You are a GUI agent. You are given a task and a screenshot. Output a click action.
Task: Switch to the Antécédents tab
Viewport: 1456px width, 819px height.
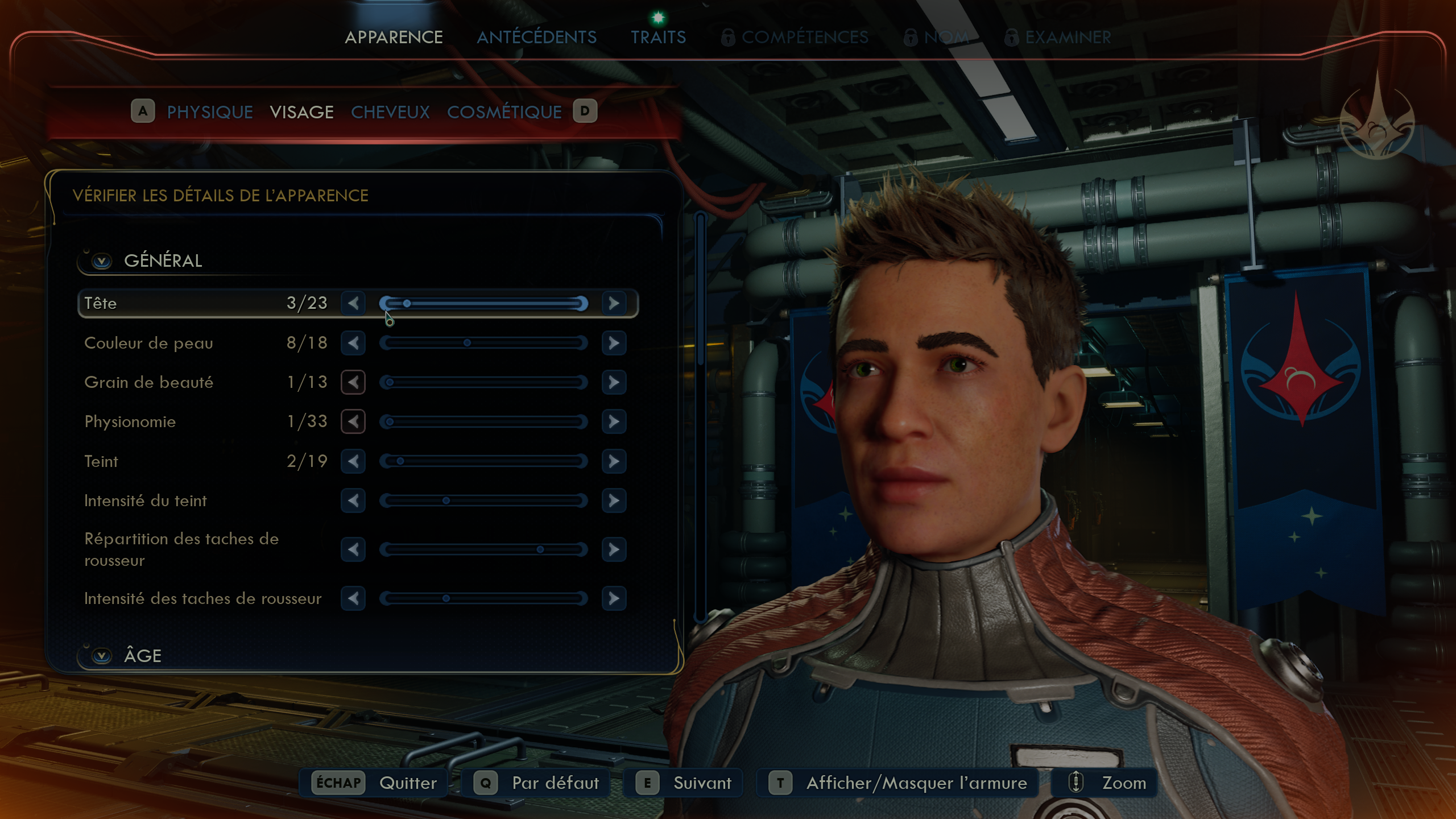pyautogui.click(x=536, y=38)
